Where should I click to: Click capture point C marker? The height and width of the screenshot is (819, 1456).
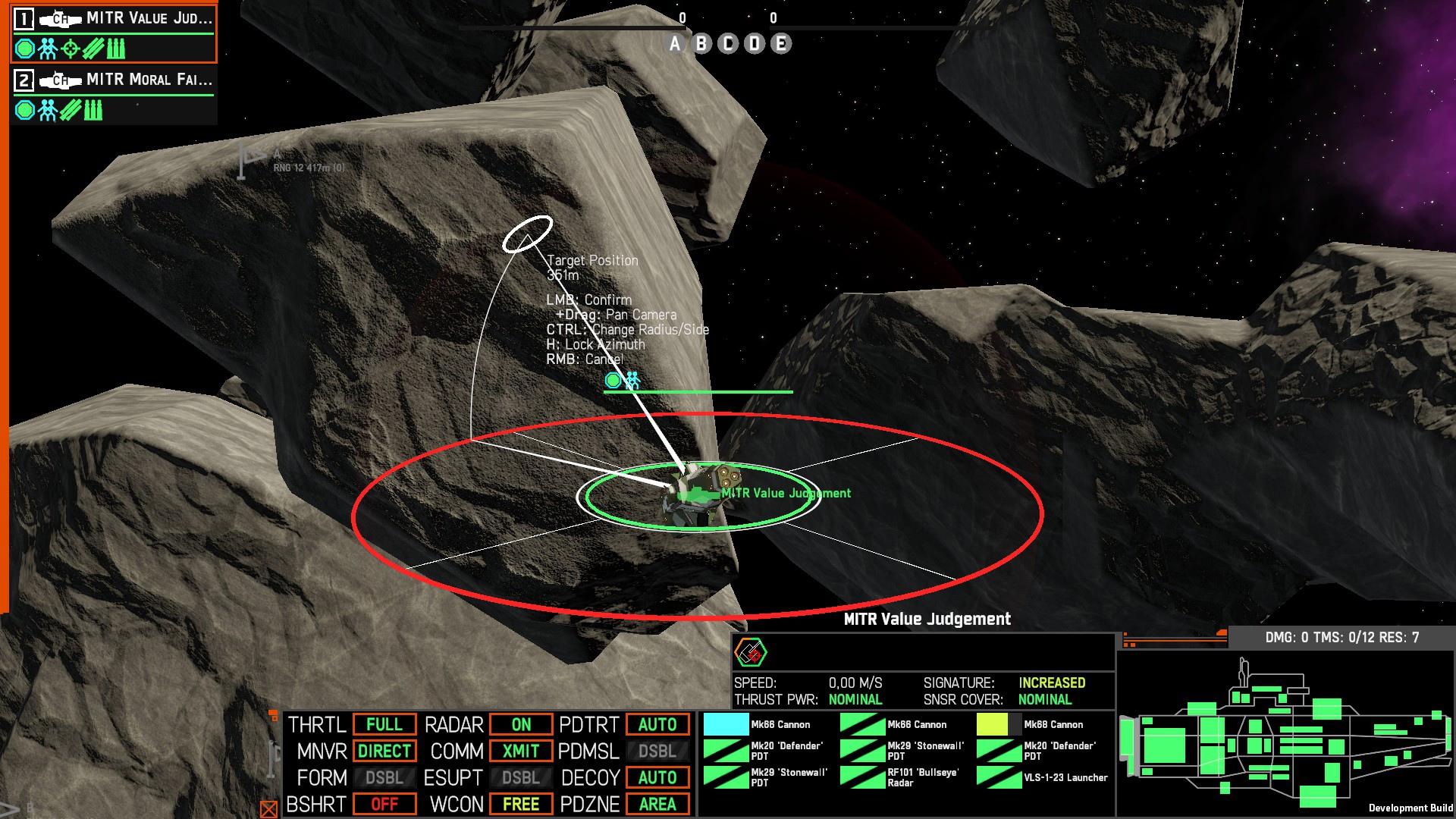pos(728,44)
